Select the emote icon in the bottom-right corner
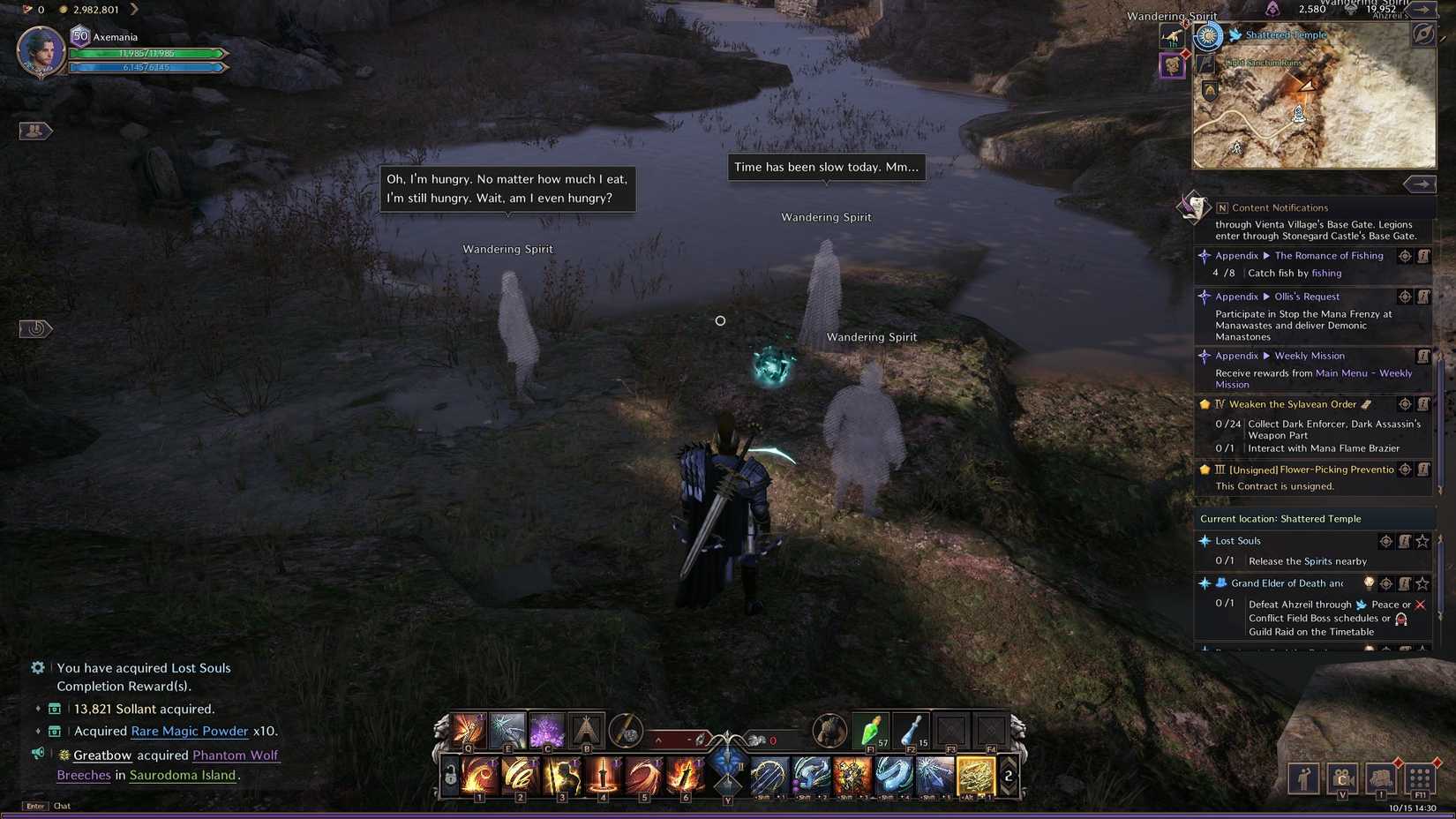 (1303, 778)
